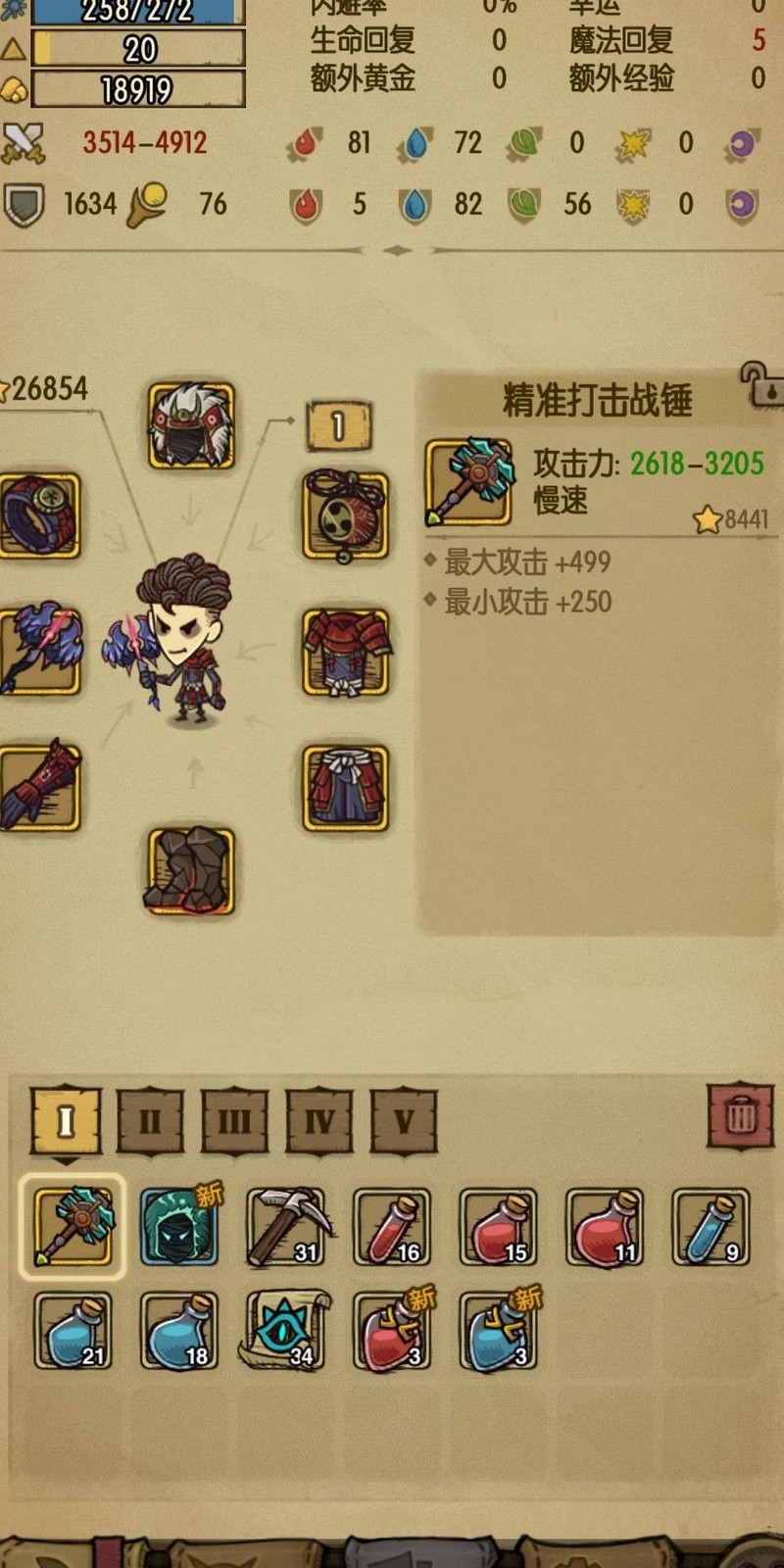The height and width of the screenshot is (1568, 784).
Task: Select the equipped purple weapon slot
Action: coord(39,652)
